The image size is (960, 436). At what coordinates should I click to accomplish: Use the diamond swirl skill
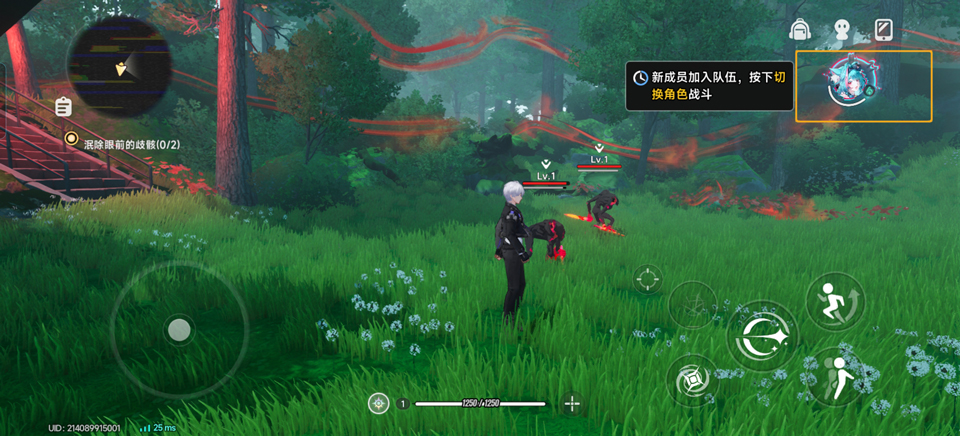click(692, 380)
